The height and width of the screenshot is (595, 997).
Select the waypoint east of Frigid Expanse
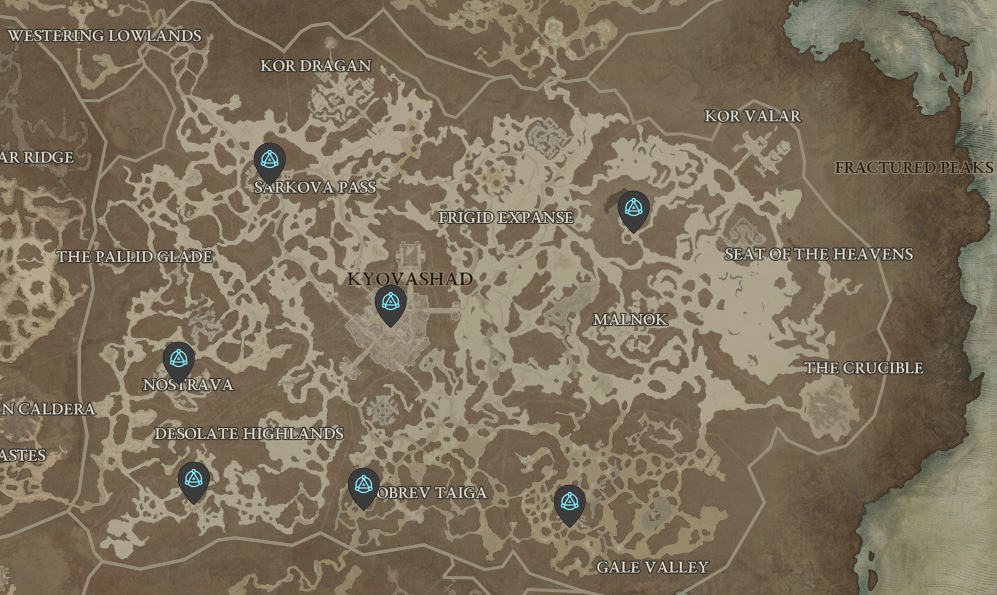coord(633,209)
